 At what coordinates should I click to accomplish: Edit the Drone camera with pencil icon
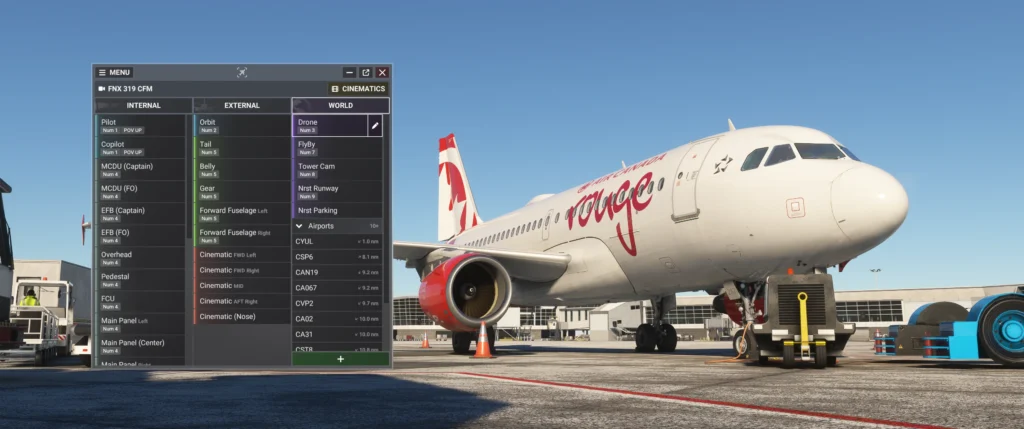pos(375,126)
